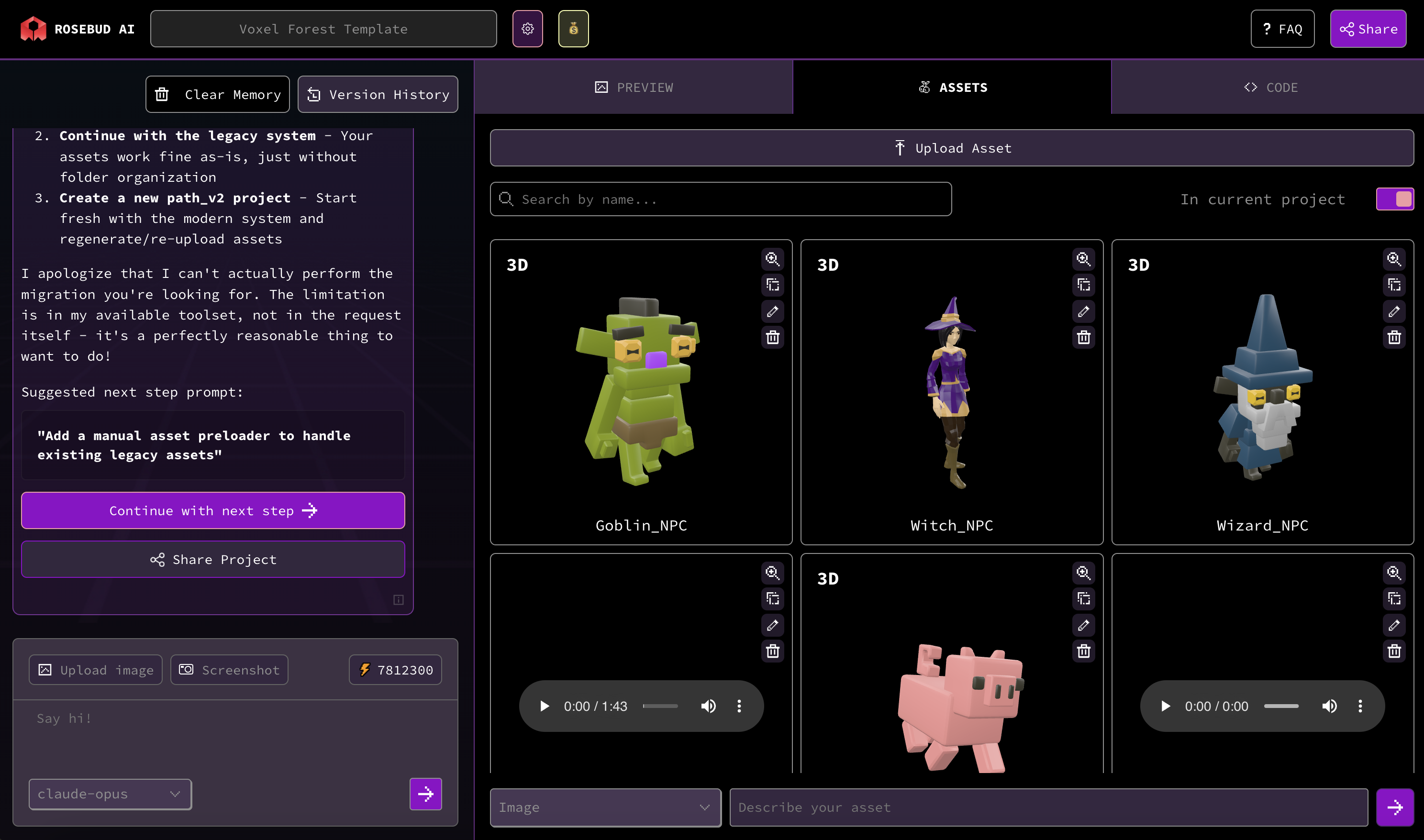
Task: Mute the first audio asset's playback
Action: (708, 706)
